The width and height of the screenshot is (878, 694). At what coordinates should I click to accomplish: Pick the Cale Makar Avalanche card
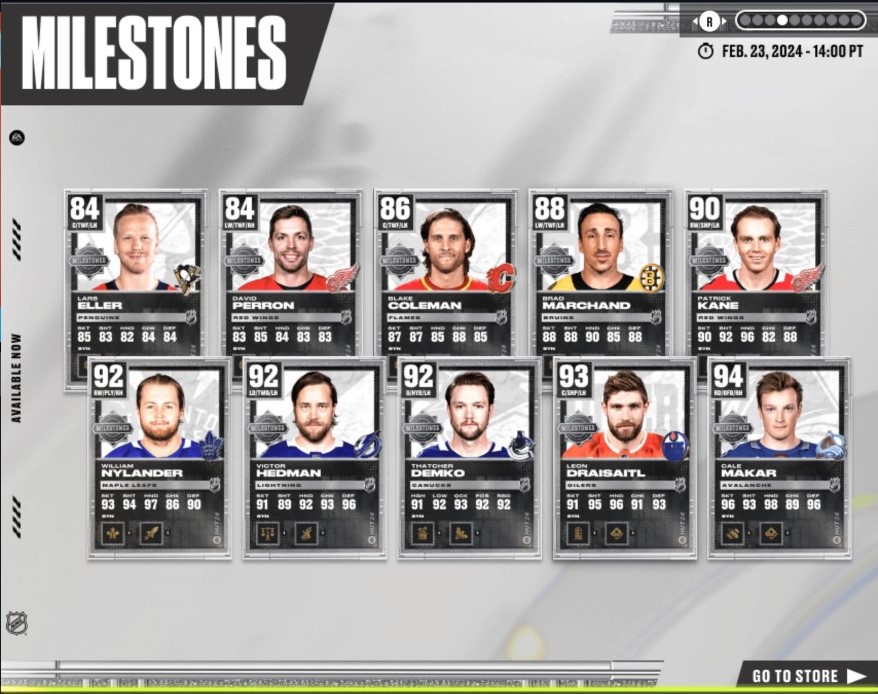[779, 455]
